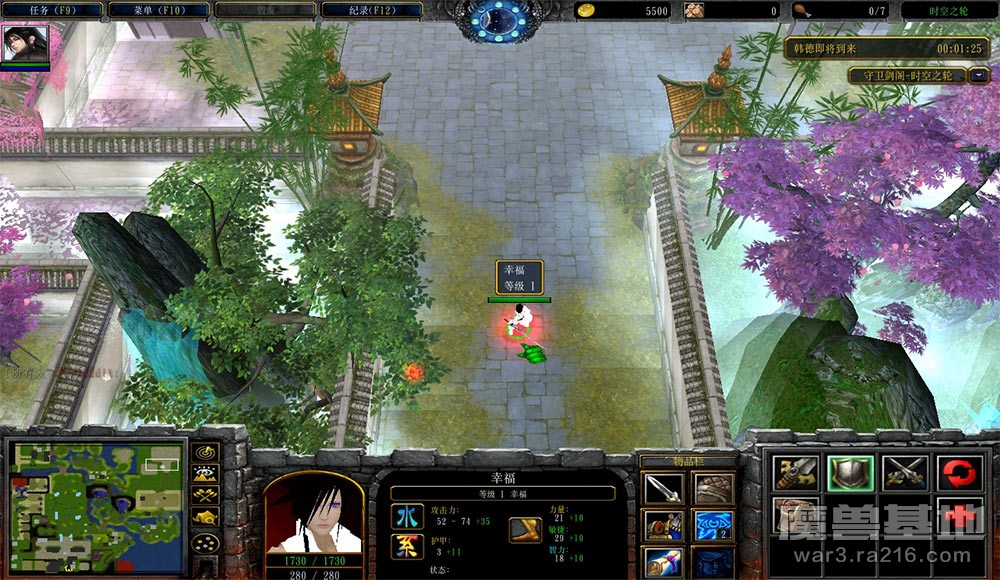The width and height of the screenshot is (1000, 580).
Task: Collapse the 守卫剑阁 scoreboard with arrow button
Action: coord(979,75)
